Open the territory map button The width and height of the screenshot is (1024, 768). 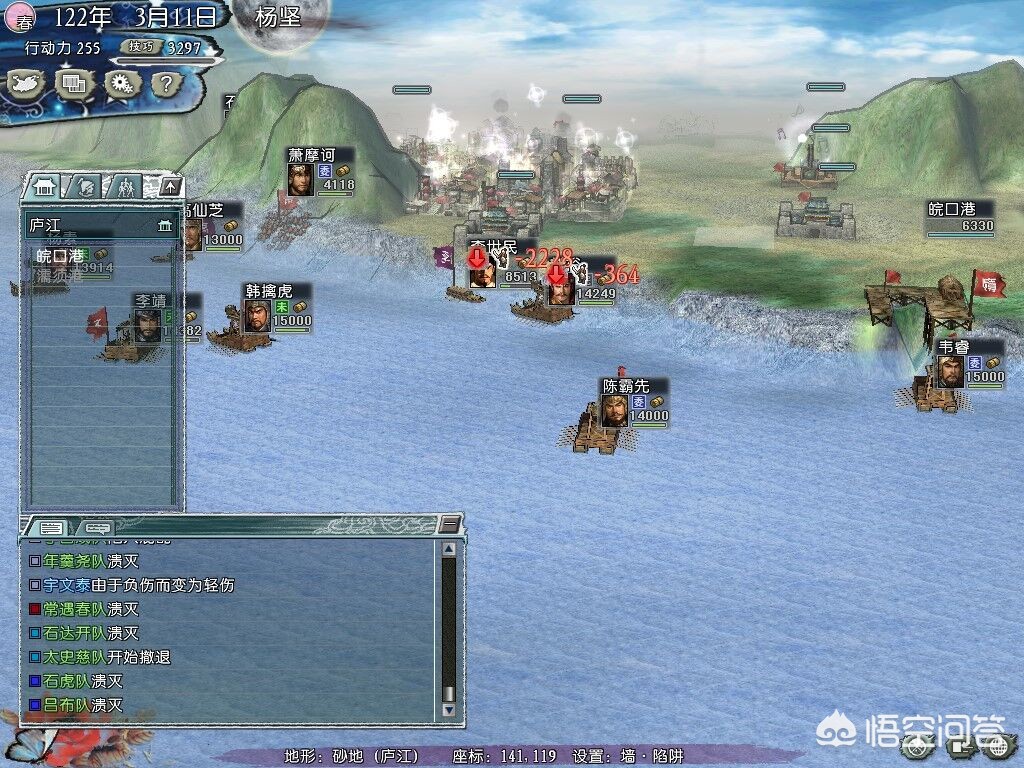coord(27,85)
